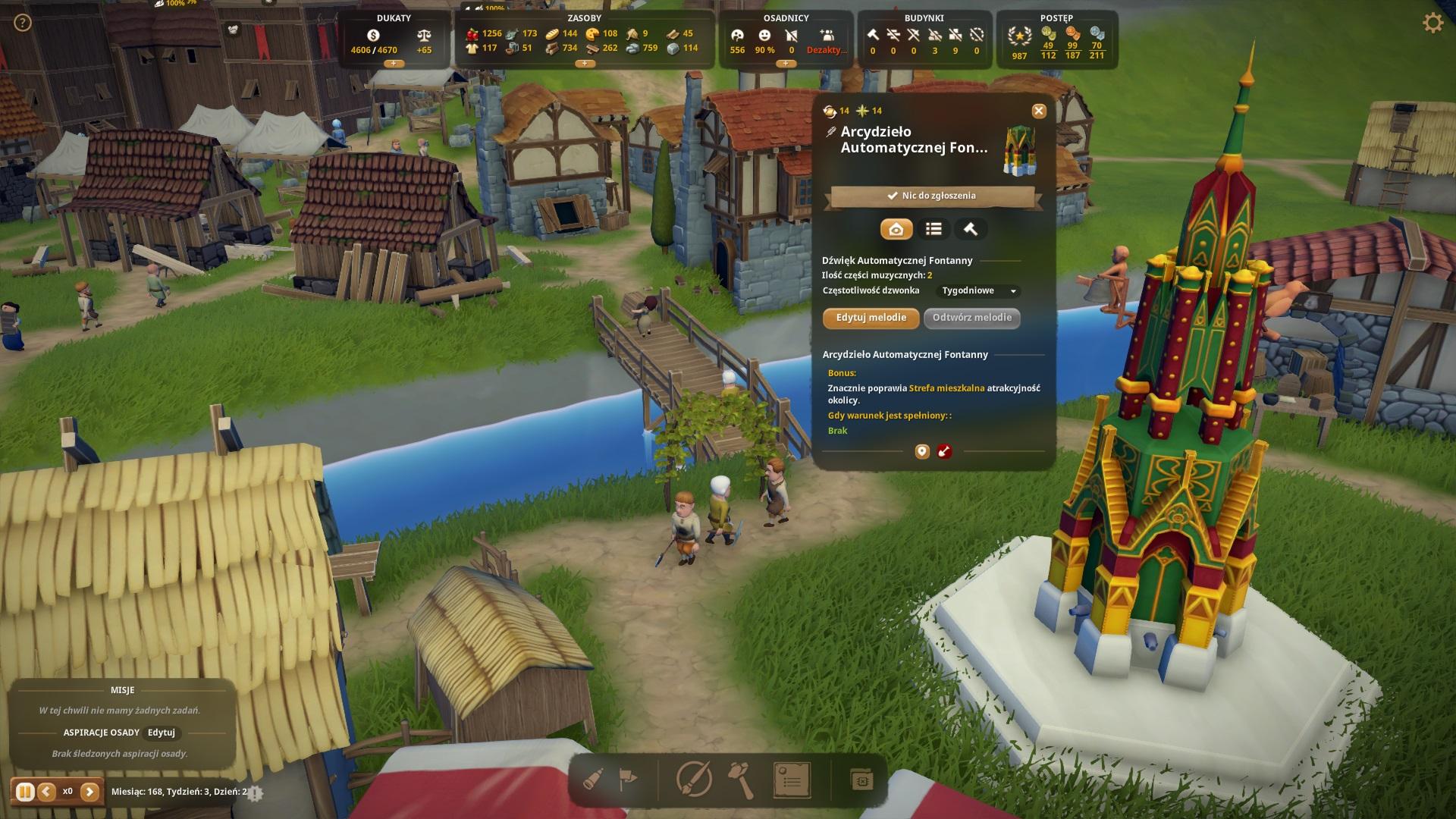Open the 'Tygodniowe' bell frequency dropdown
This screenshot has height=819, width=1456.
[979, 291]
